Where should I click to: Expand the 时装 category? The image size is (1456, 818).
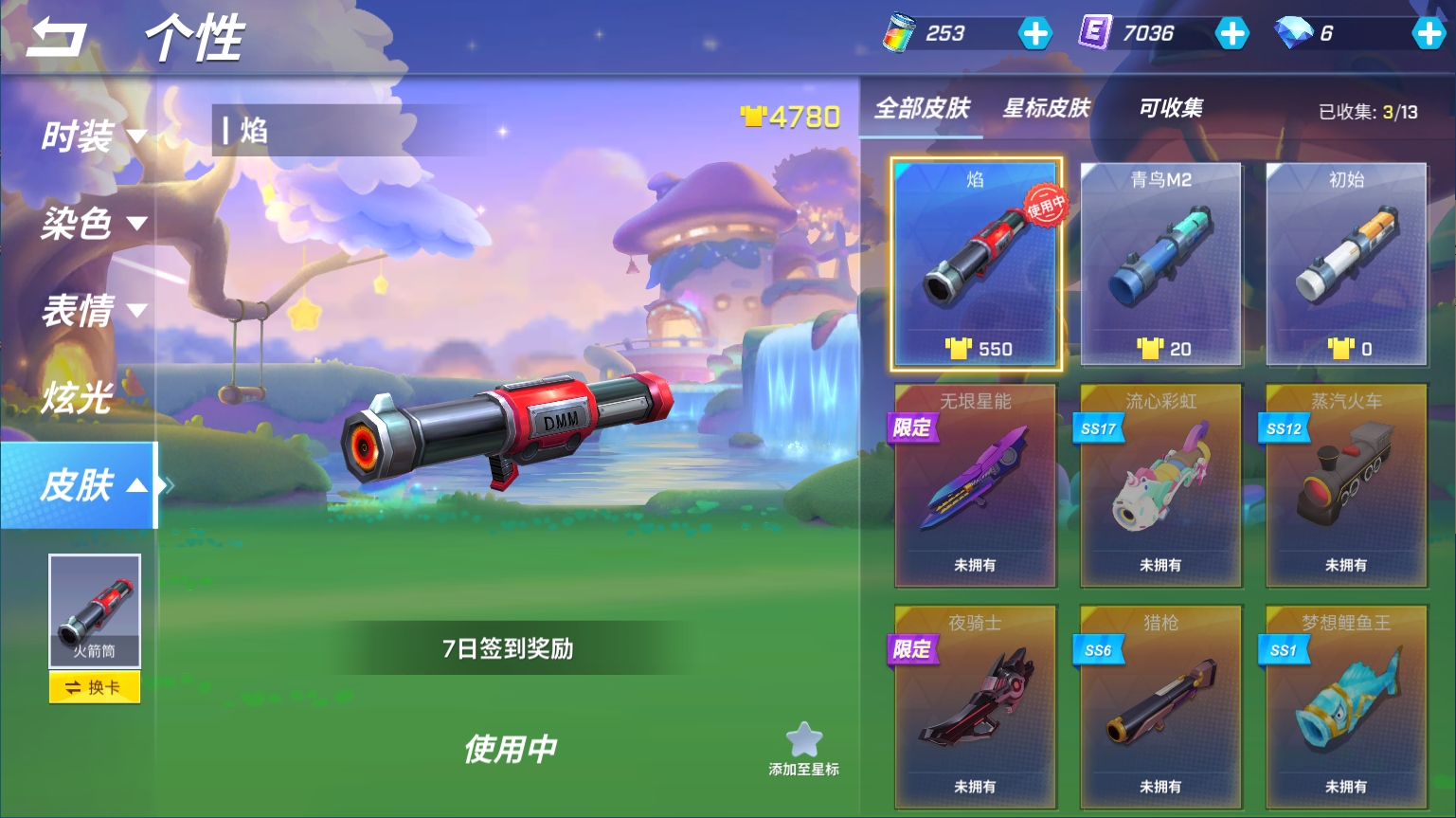93,136
